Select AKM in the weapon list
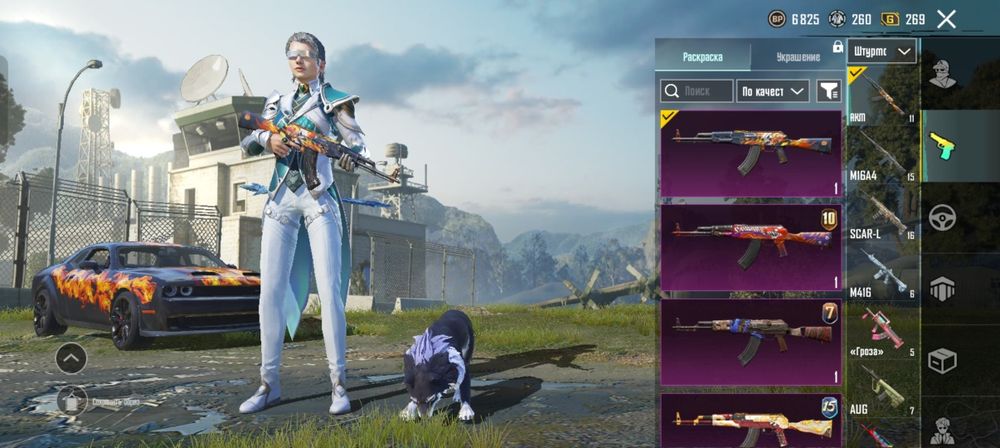1000x448 pixels. 882,97
